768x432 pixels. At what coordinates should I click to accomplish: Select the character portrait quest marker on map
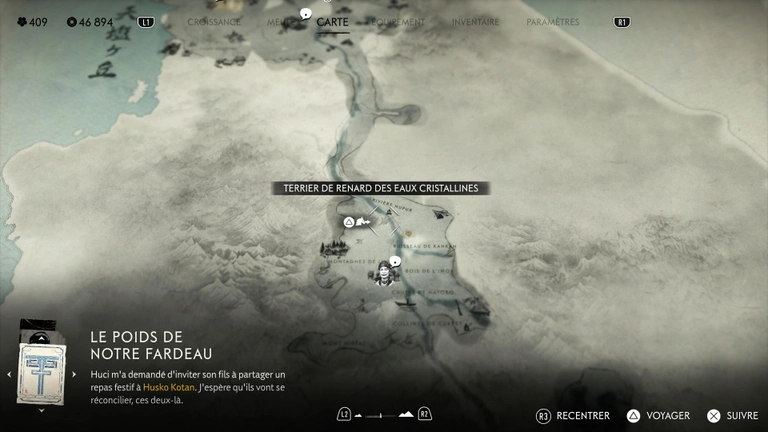(384, 272)
